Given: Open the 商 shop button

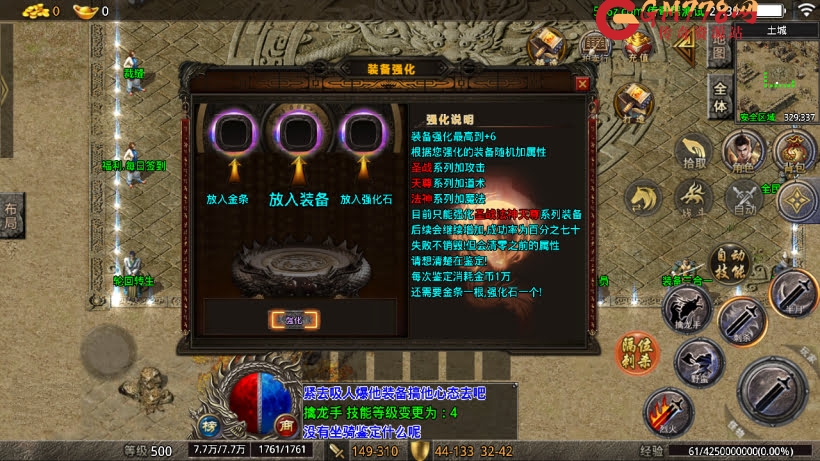Looking at the screenshot, I should 285,422.
